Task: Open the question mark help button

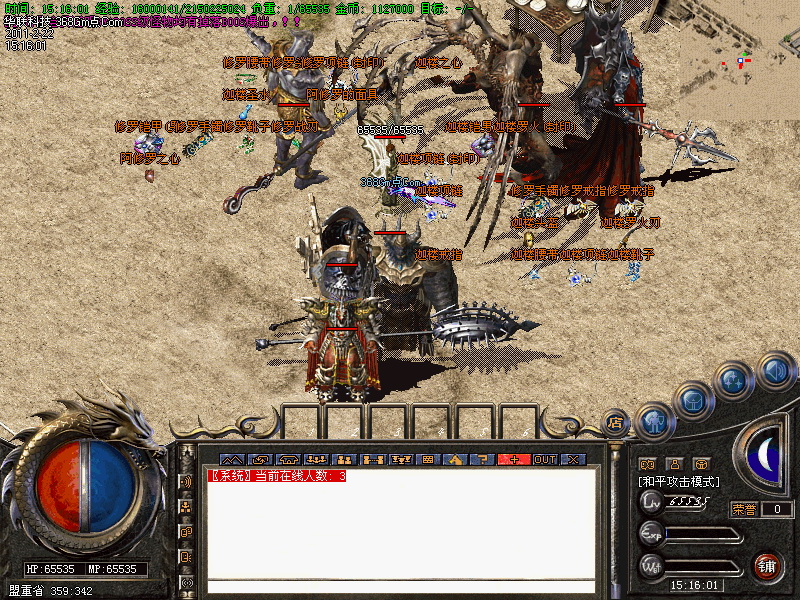Action: click(x=483, y=459)
